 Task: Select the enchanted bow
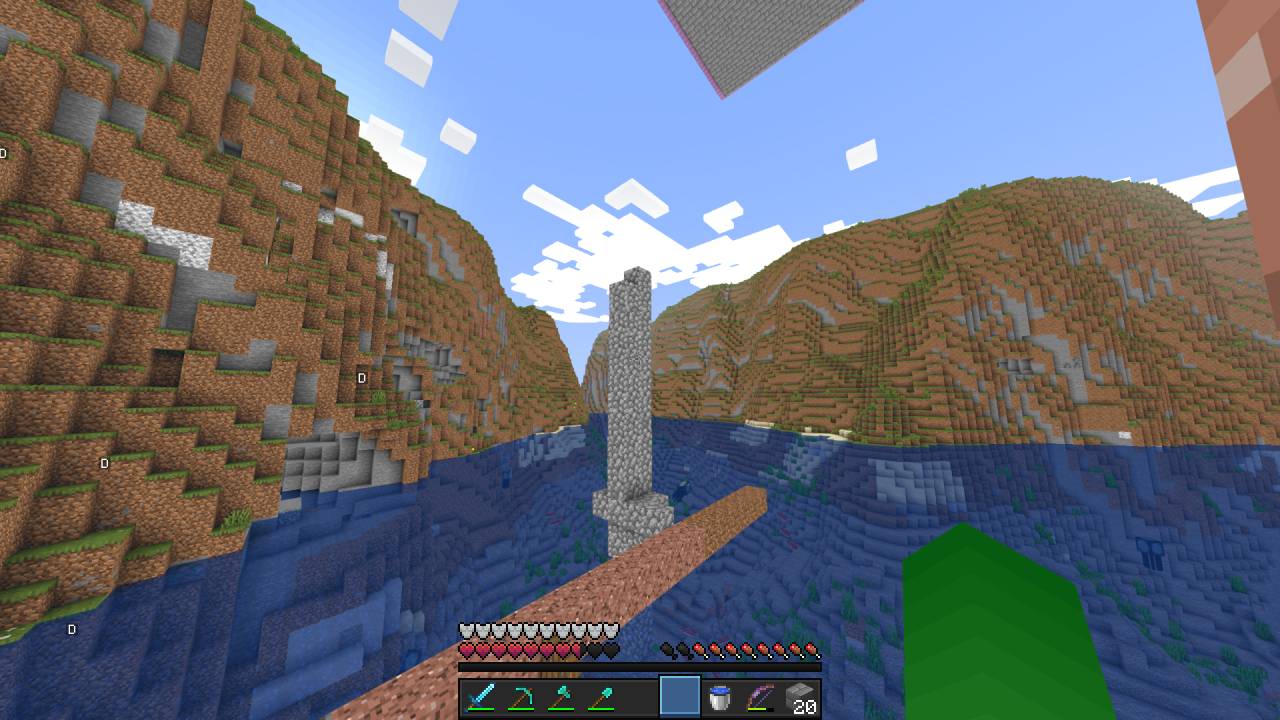(760, 695)
